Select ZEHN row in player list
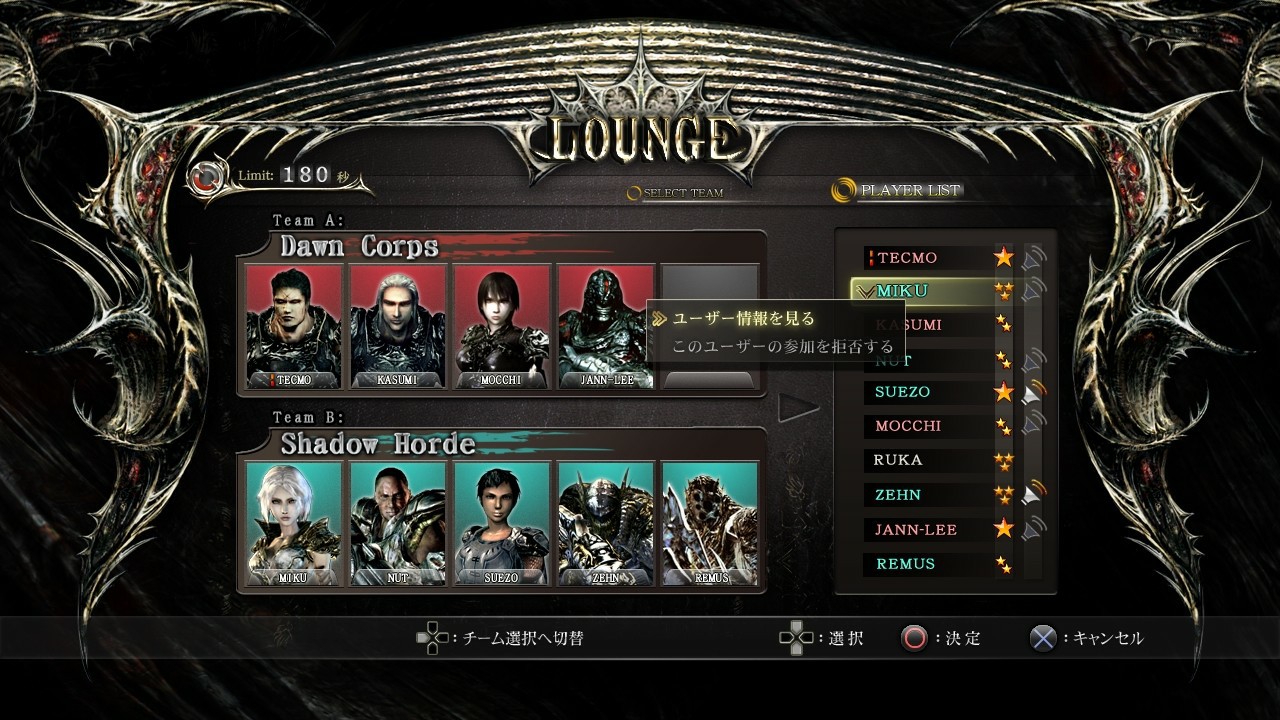1280x720 pixels. pos(898,495)
